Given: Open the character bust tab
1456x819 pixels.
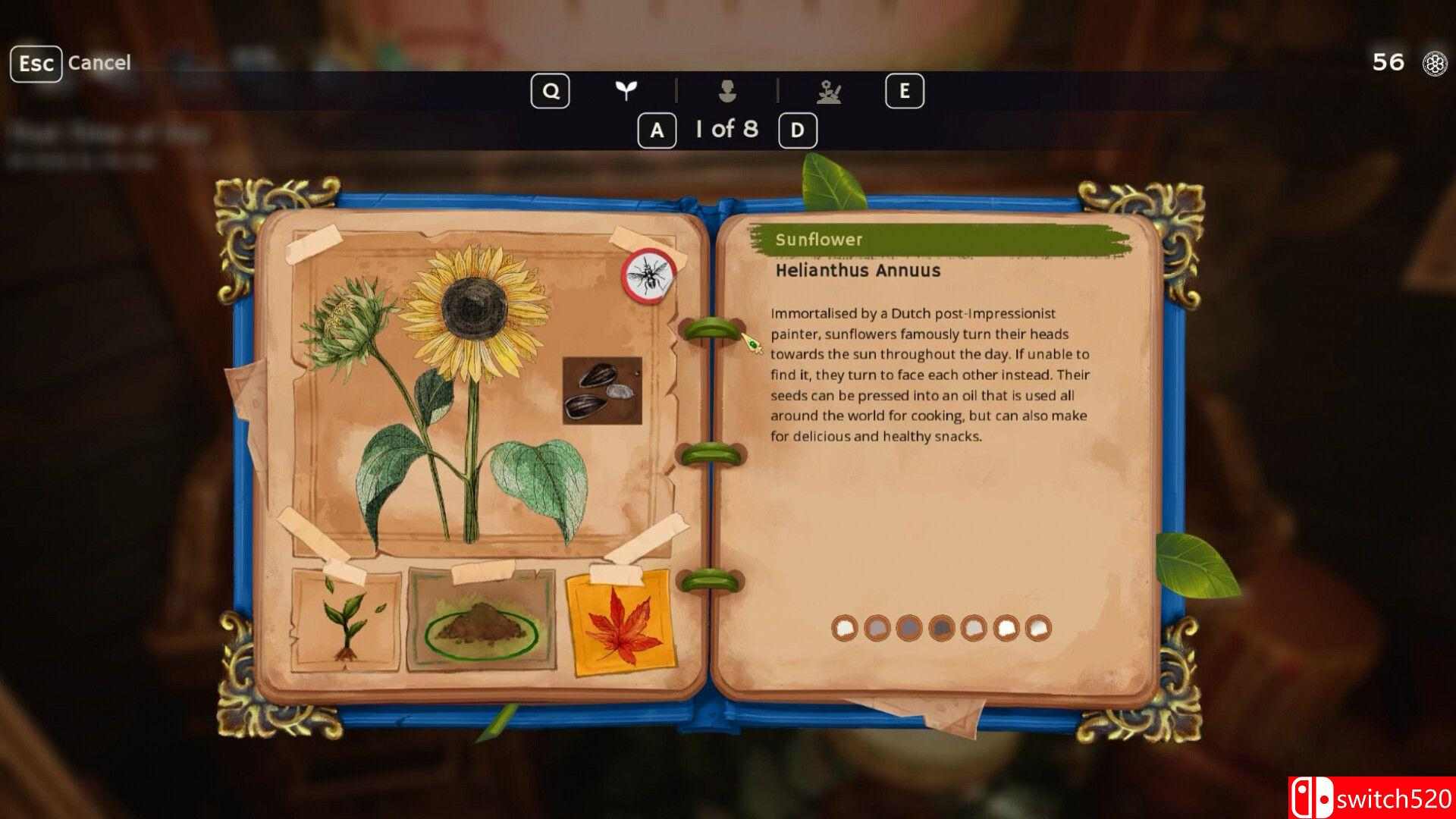Looking at the screenshot, I should 727,91.
